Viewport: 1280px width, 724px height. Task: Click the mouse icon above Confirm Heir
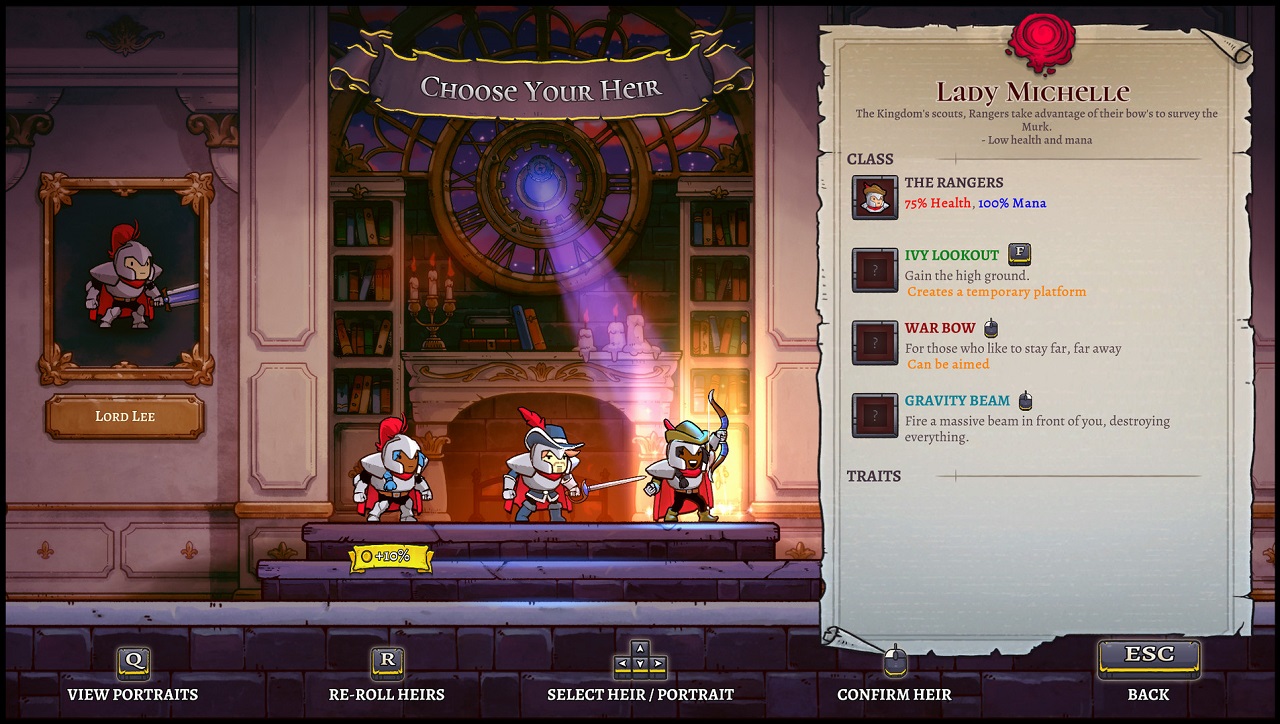895,660
